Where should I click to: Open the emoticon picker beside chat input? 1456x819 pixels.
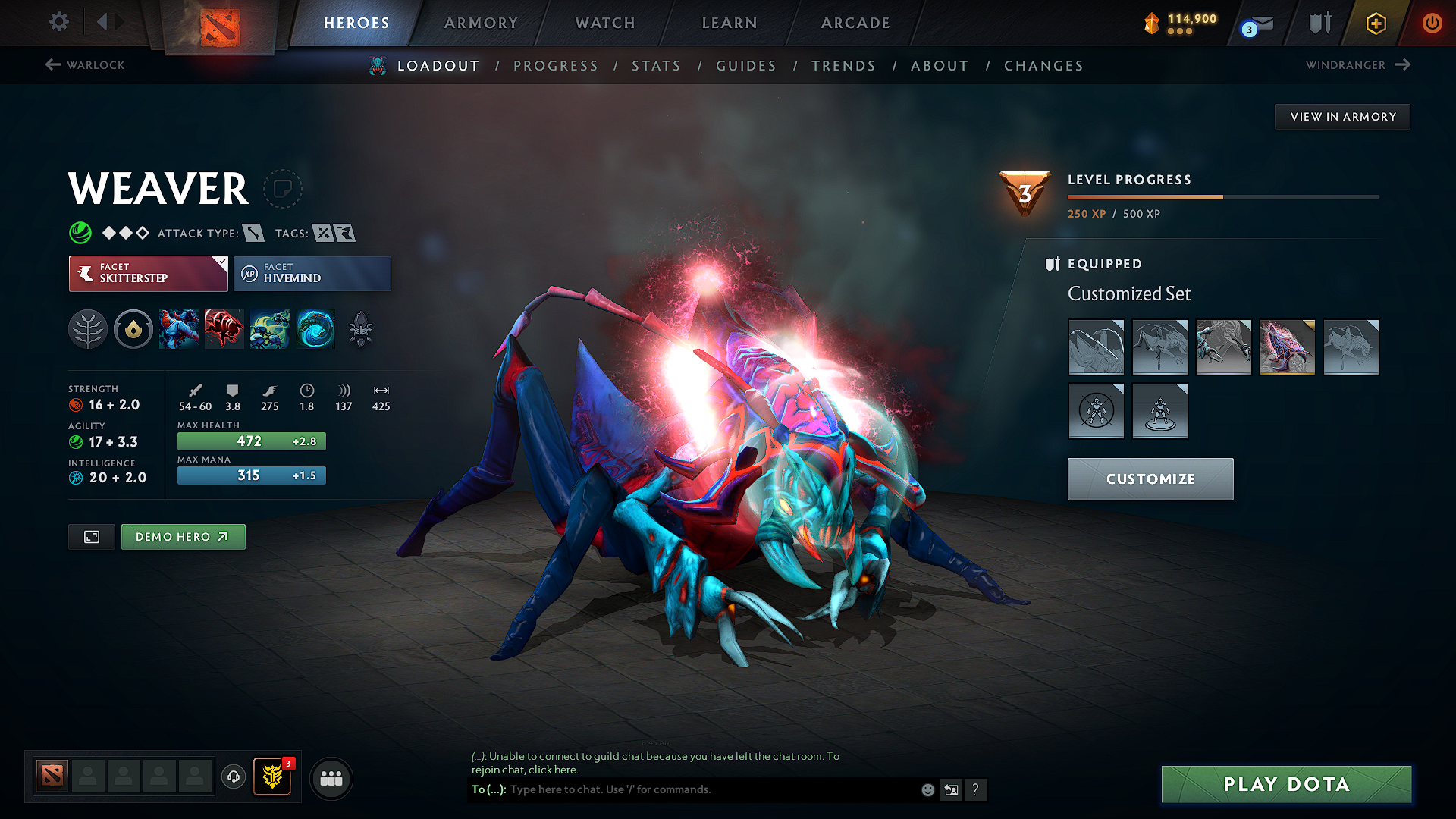(x=927, y=789)
